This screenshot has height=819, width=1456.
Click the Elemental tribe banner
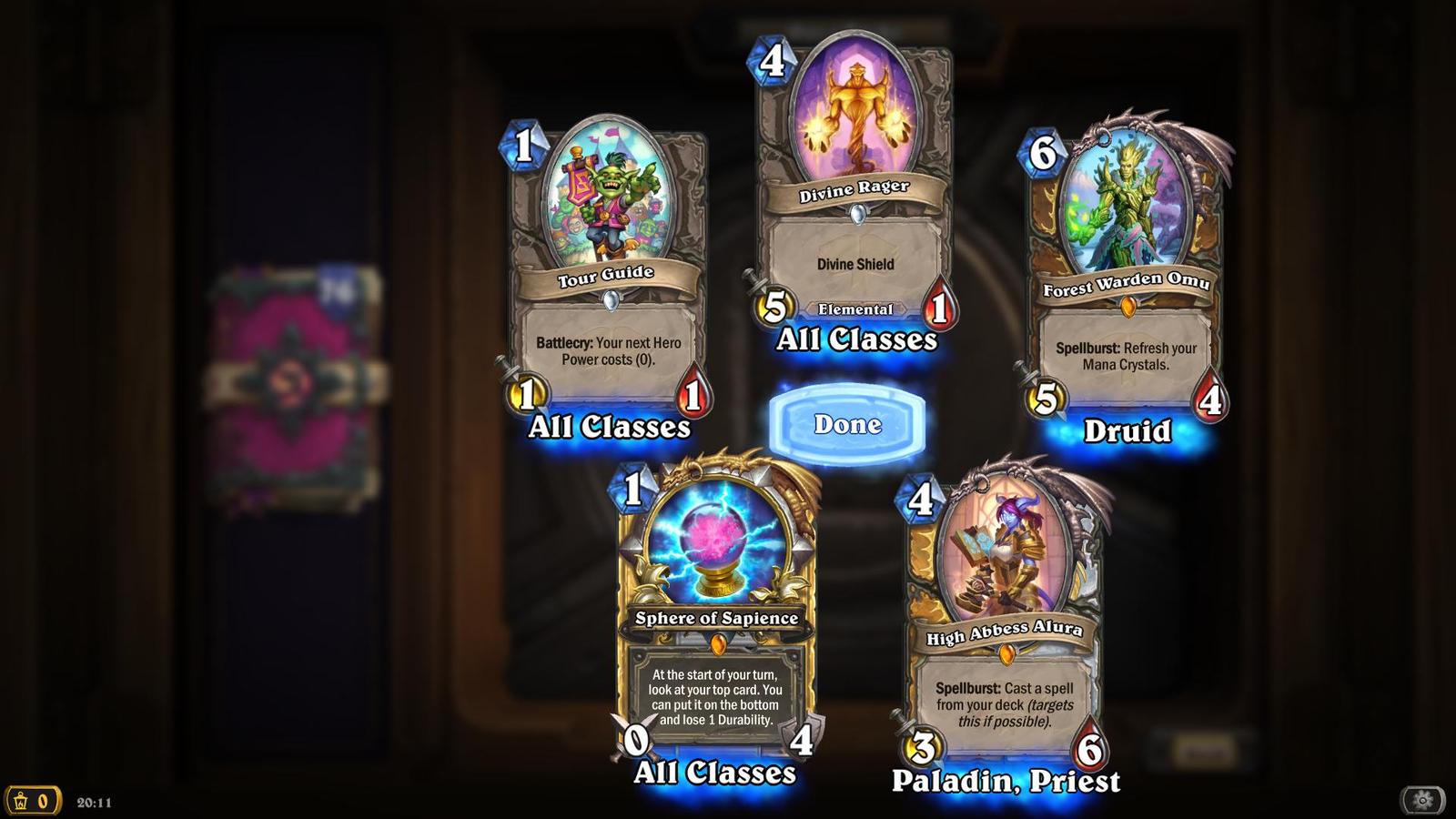[854, 309]
